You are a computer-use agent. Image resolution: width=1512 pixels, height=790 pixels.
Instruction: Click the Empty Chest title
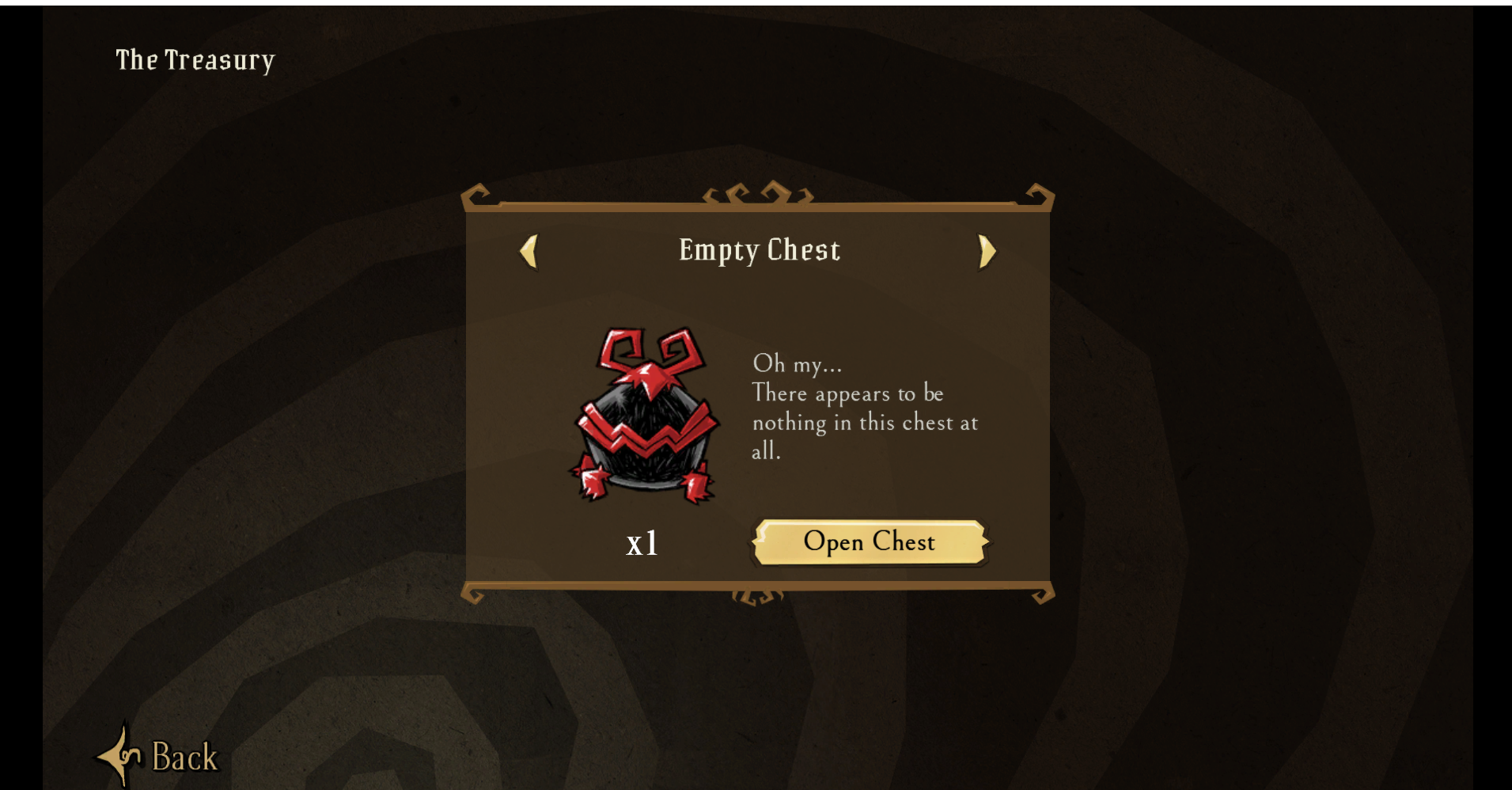click(x=757, y=250)
